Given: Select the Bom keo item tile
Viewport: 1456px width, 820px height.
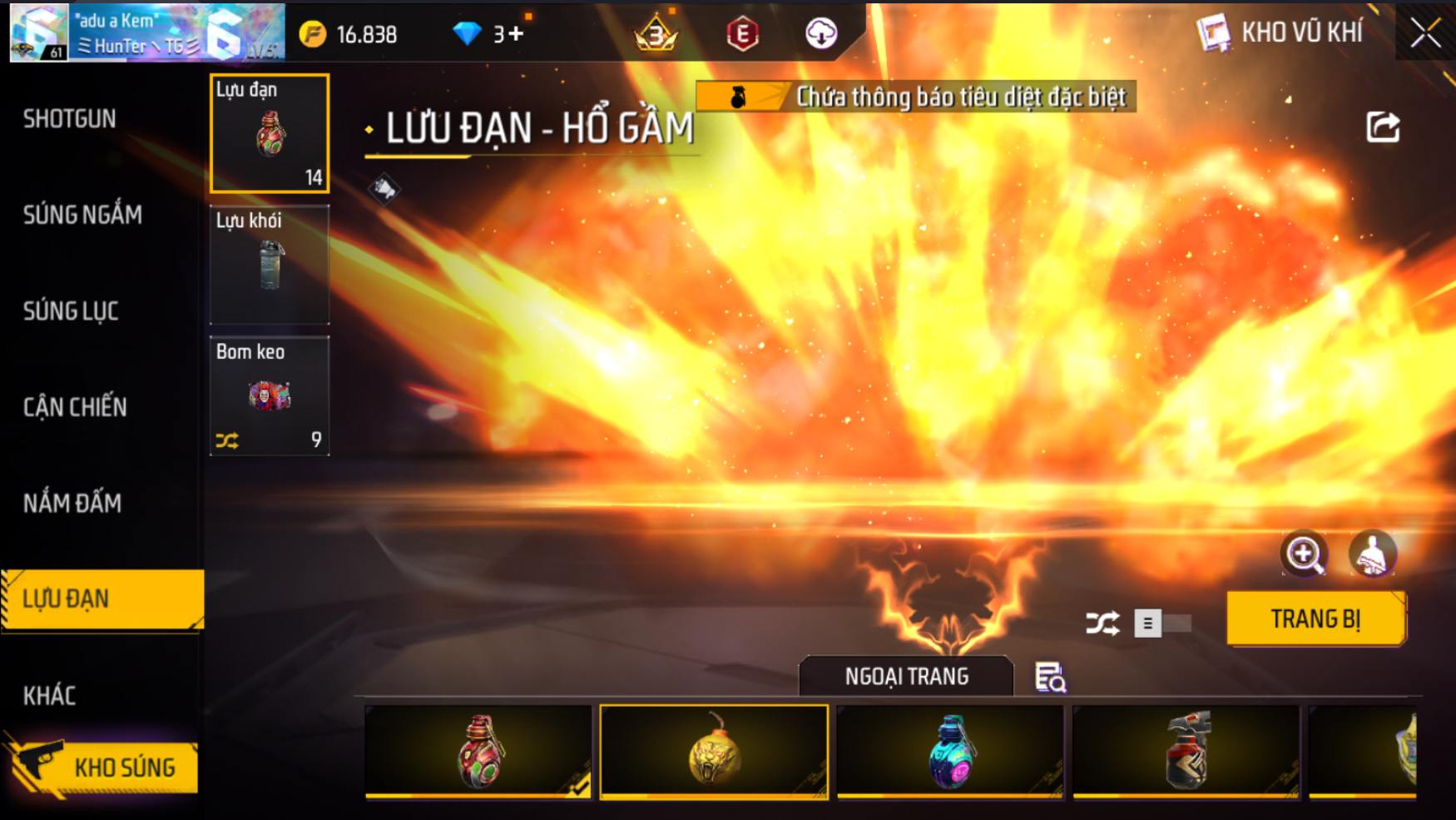Looking at the screenshot, I should (270, 396).
